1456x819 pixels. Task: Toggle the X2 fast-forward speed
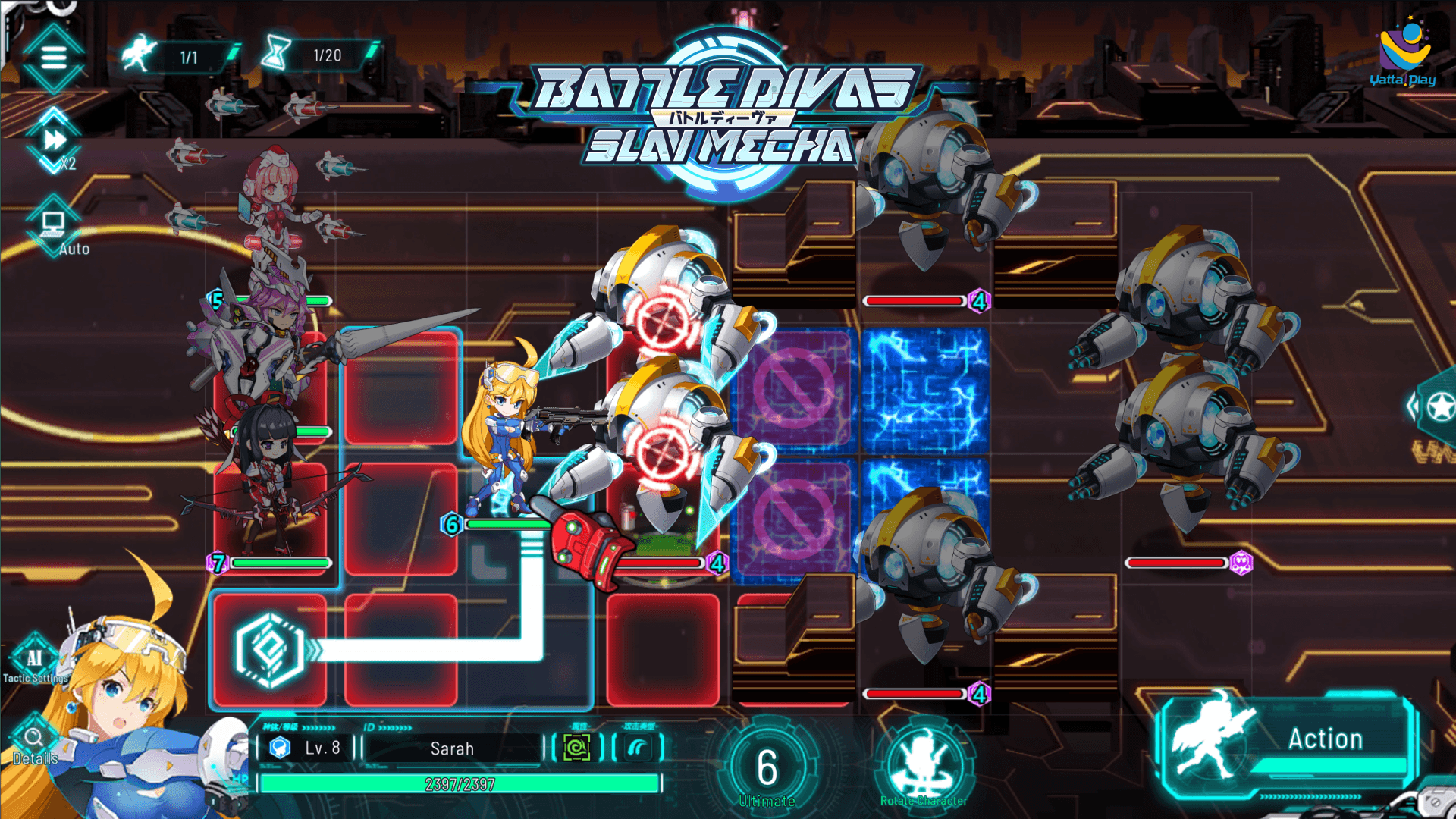(55, 141)
